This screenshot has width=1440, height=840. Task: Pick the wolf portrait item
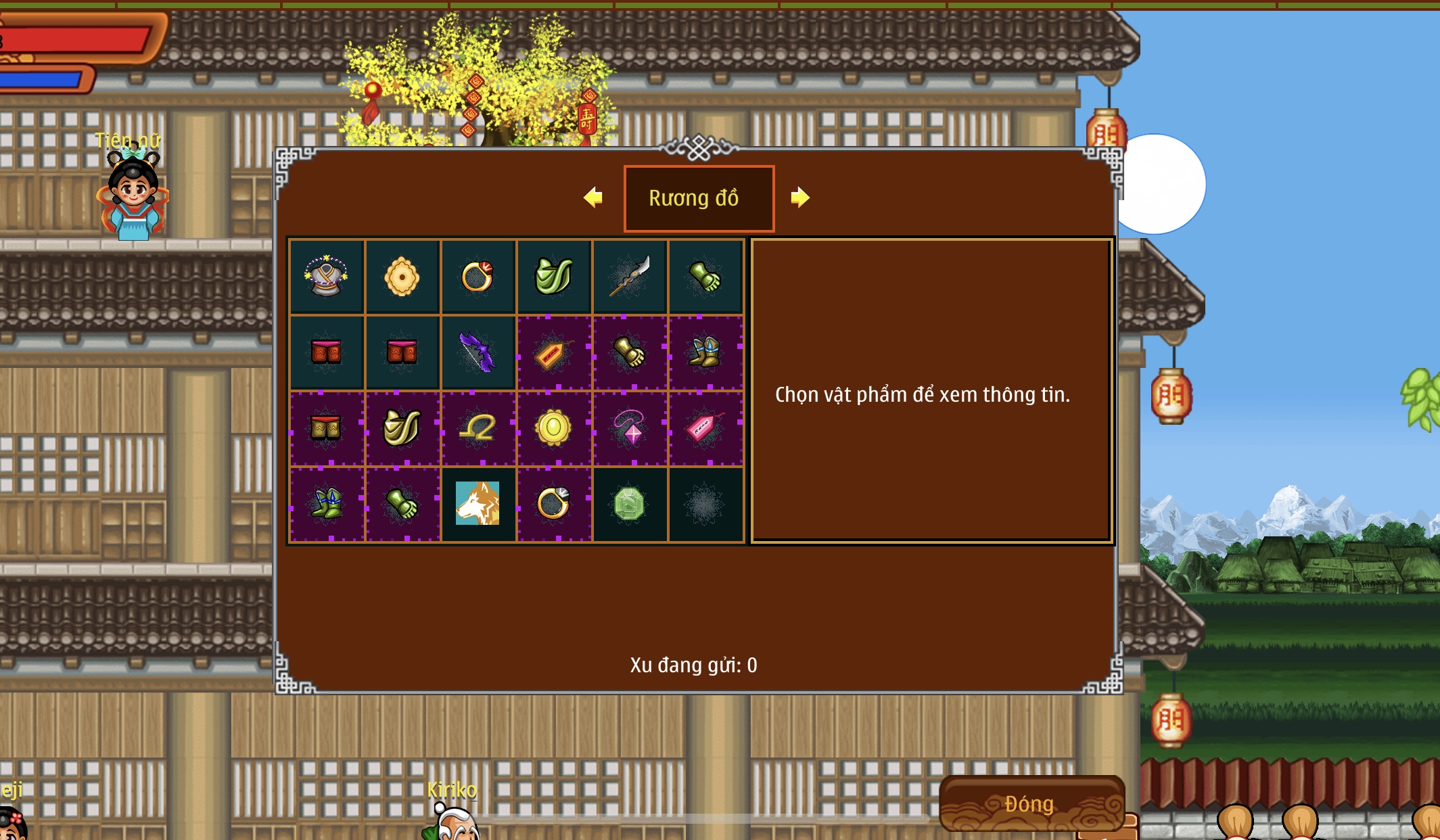coord(478,504)
